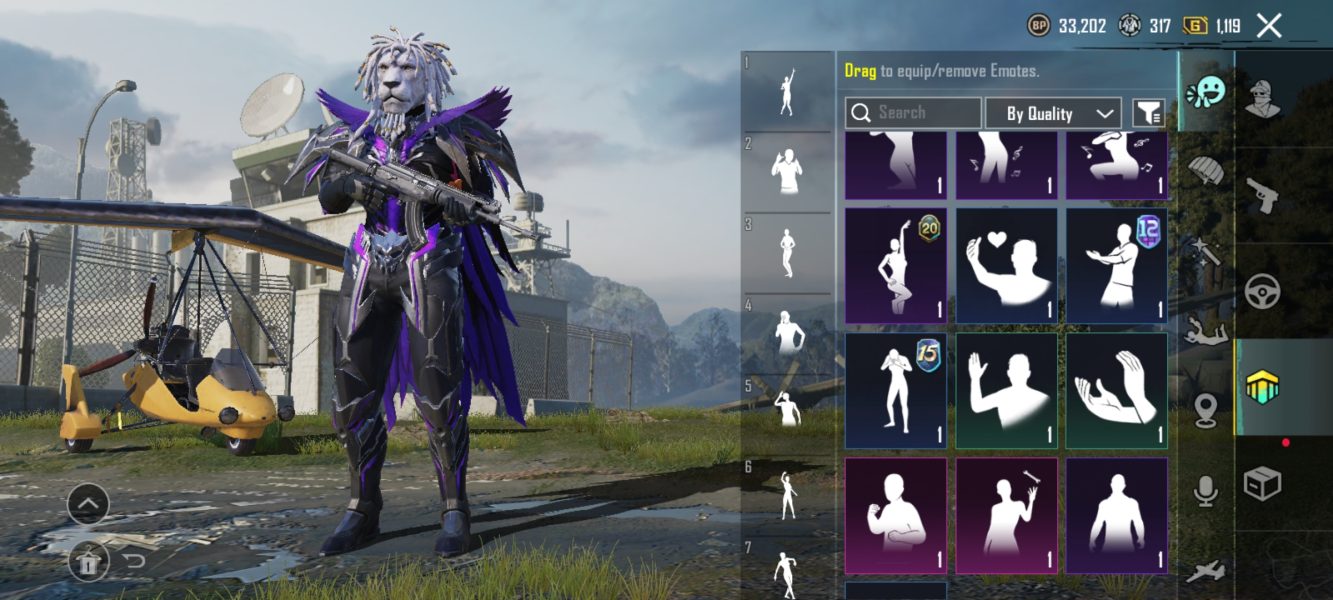Image resolution: width=1333 pixels, height=600 pixels.
Task: Switch to the parachute sub-tab
Action: [x=1206, y=171]
